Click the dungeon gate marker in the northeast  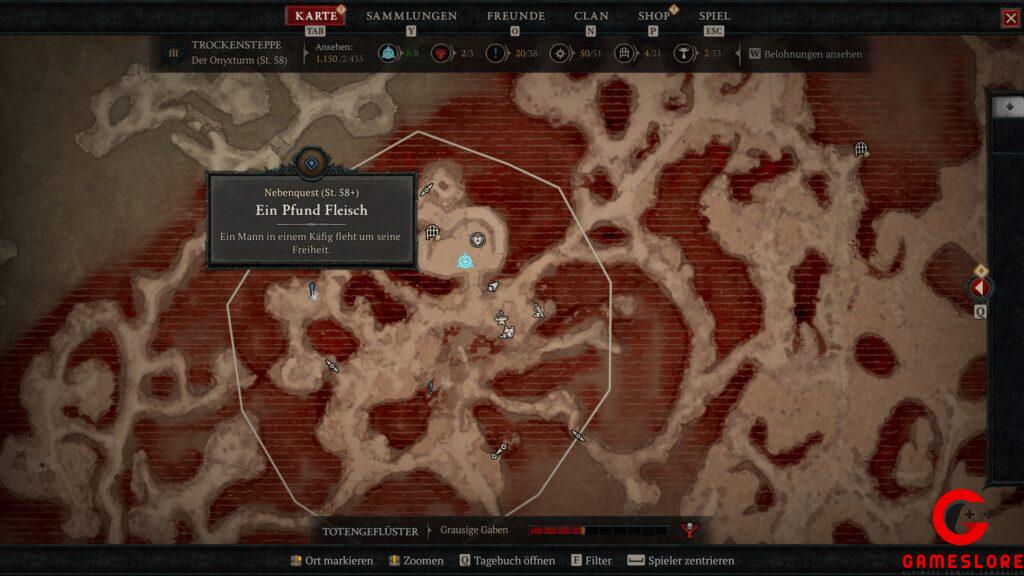pyautogui.click(x=861, y=149)
